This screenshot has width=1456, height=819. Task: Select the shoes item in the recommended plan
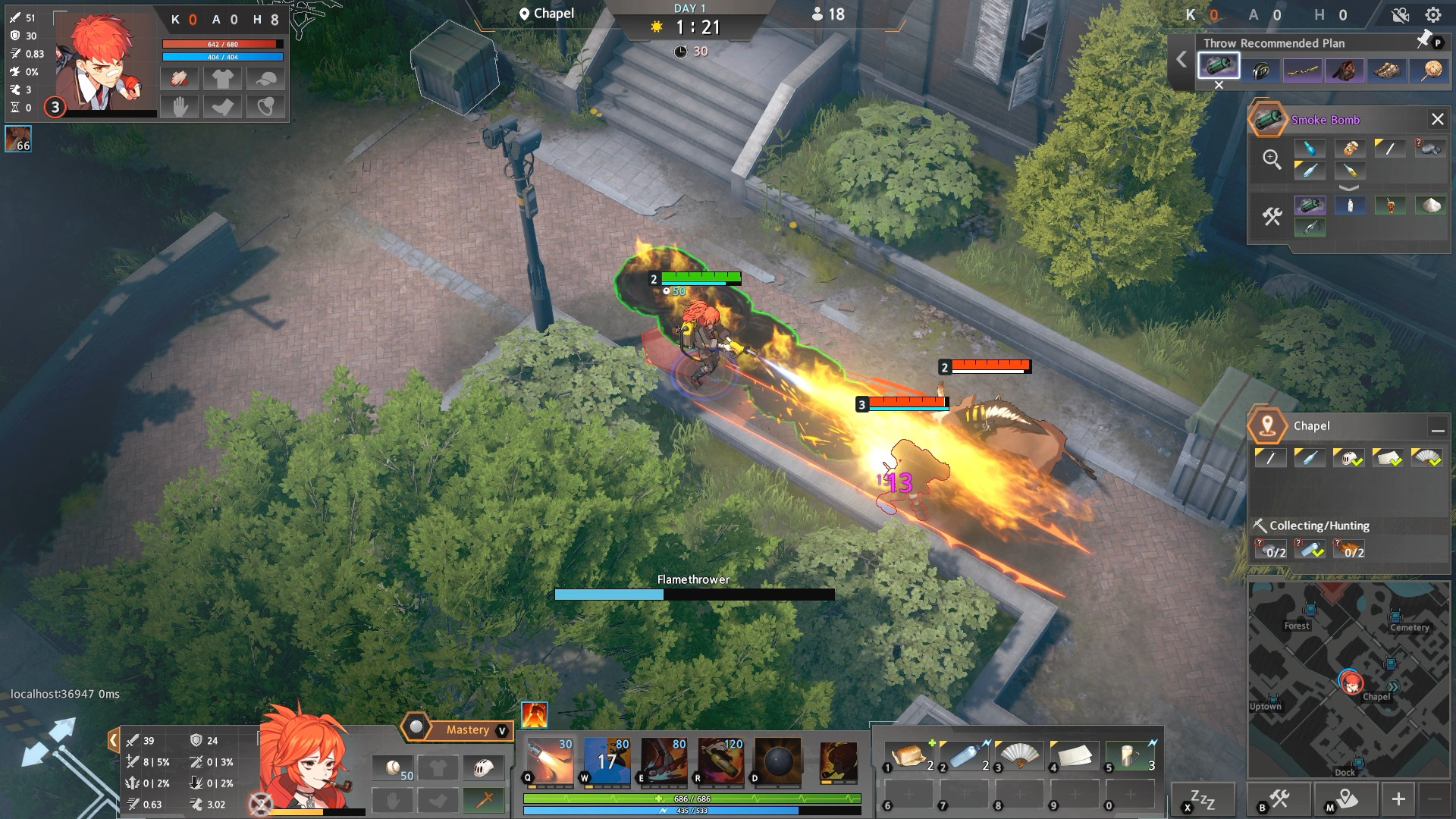pyautogui.click(x=1387, y=71)
